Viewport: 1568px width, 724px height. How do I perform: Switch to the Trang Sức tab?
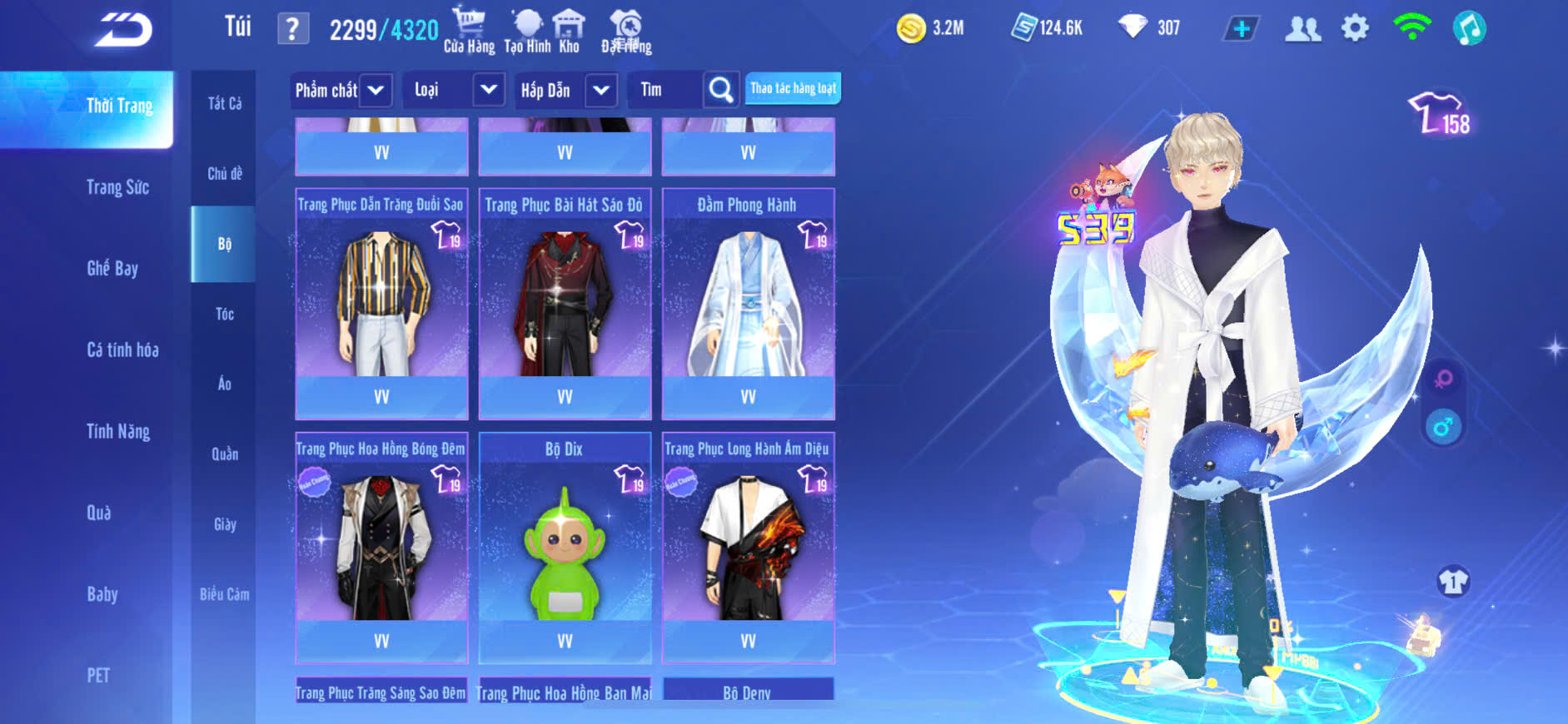tap(117, 187)
